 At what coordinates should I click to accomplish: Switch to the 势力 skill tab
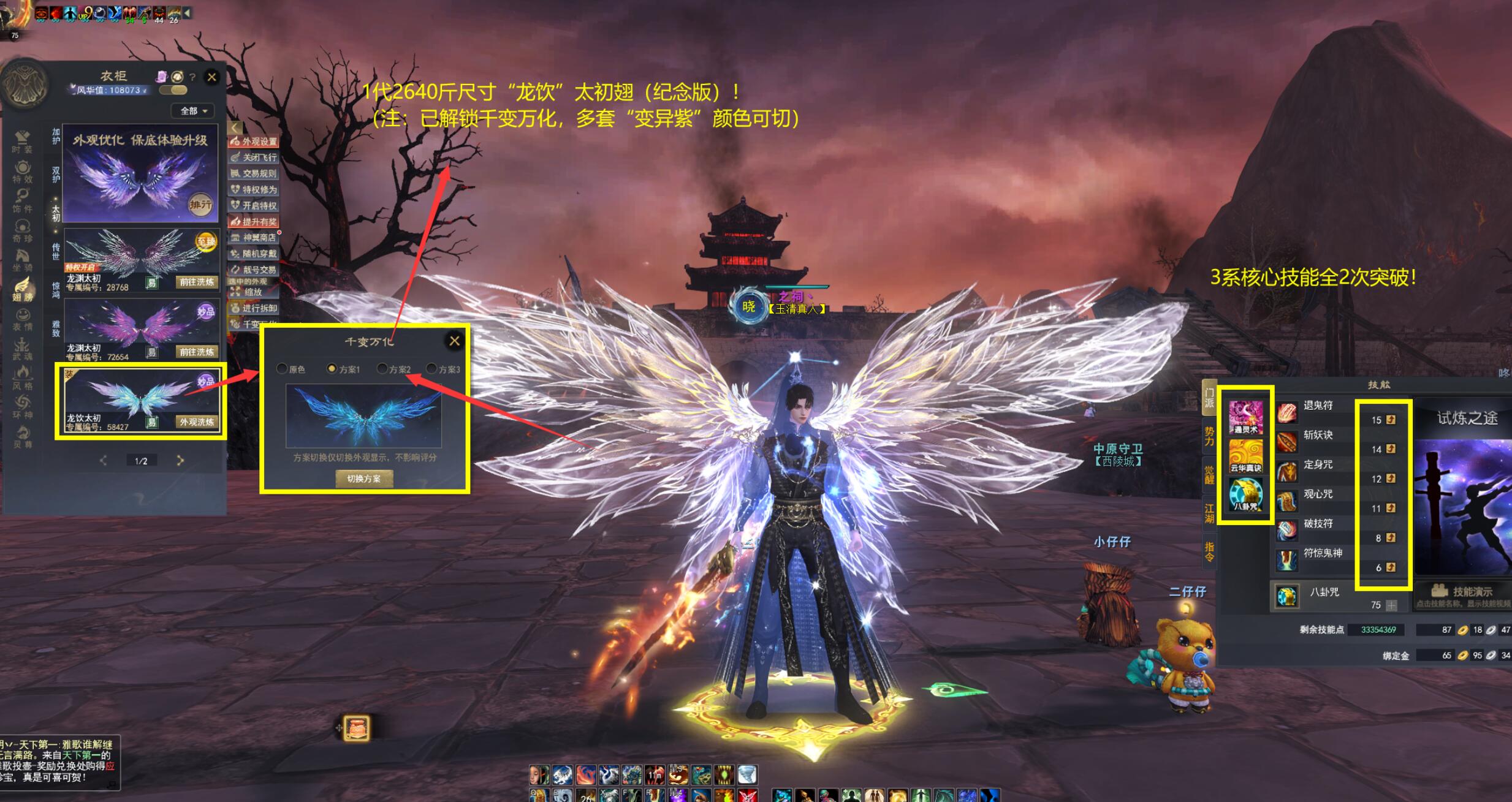(x=1209, y=436)
